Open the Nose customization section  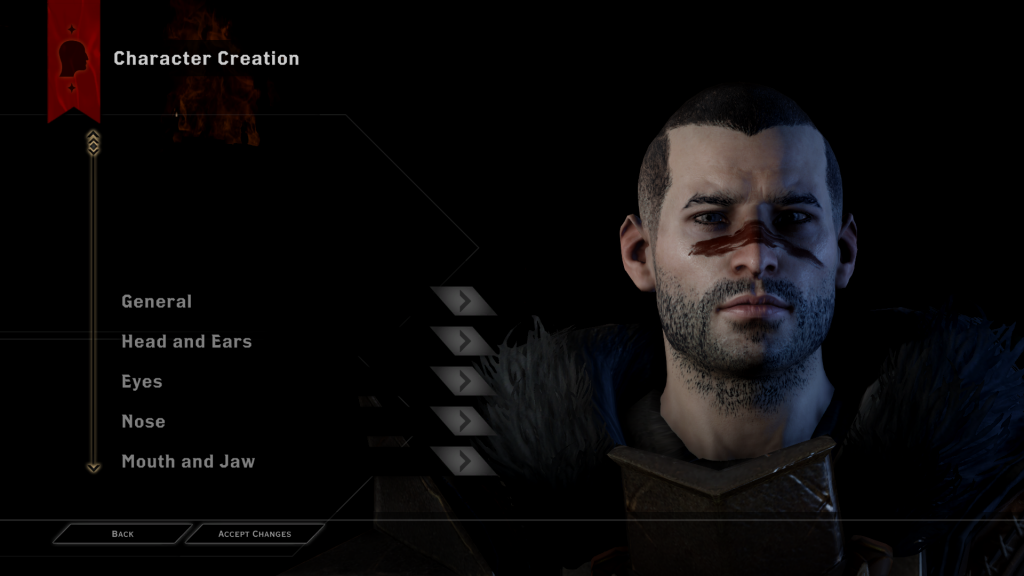pos(144,421)
